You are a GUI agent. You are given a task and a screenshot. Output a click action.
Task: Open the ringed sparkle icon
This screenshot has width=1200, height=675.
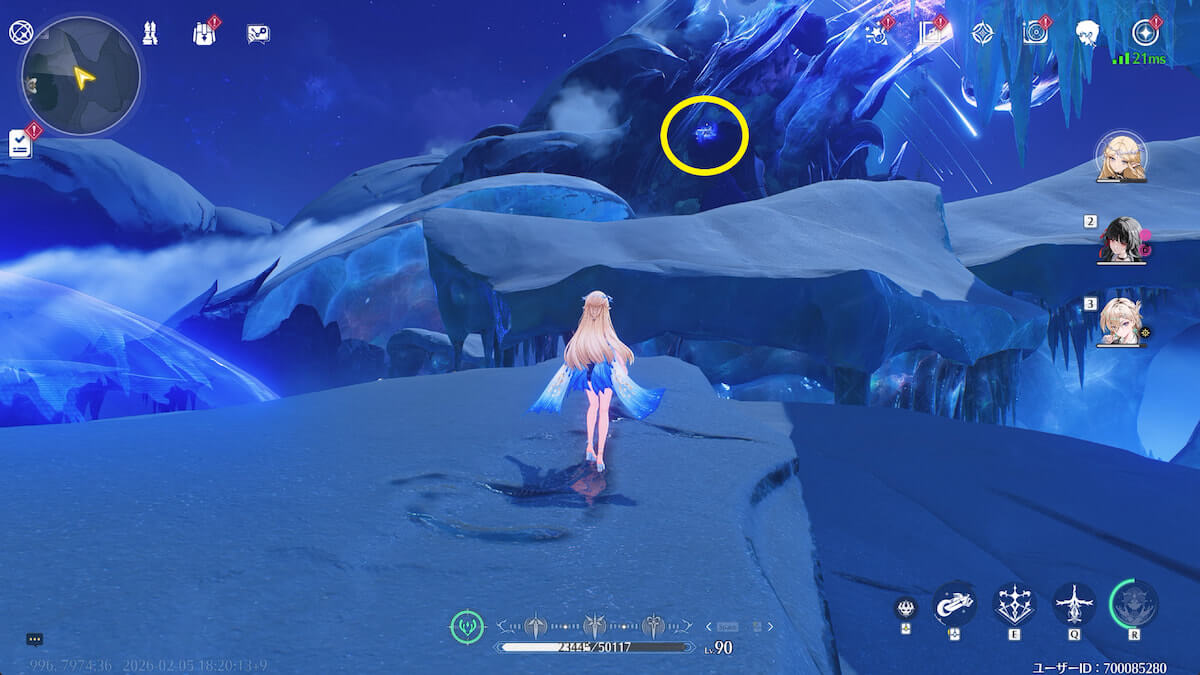pyautogui.click(x=1144, y=33)
